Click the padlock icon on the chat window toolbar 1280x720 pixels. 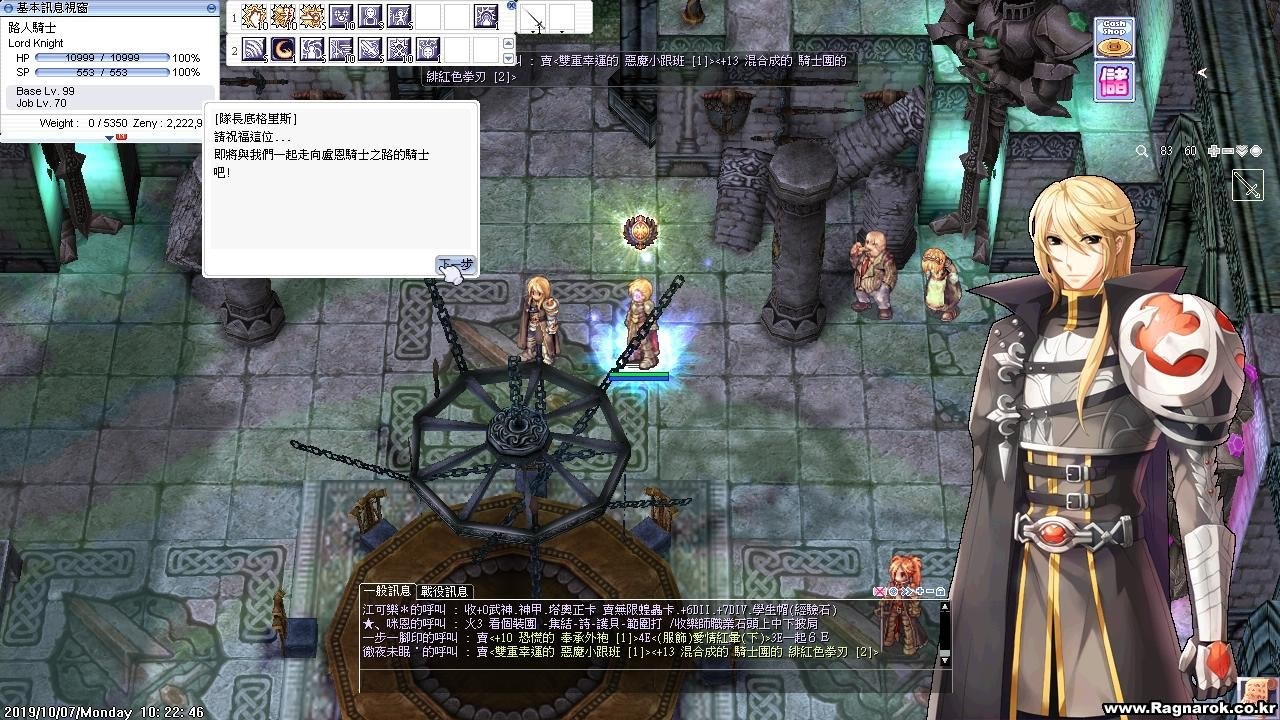click(940, 592)
